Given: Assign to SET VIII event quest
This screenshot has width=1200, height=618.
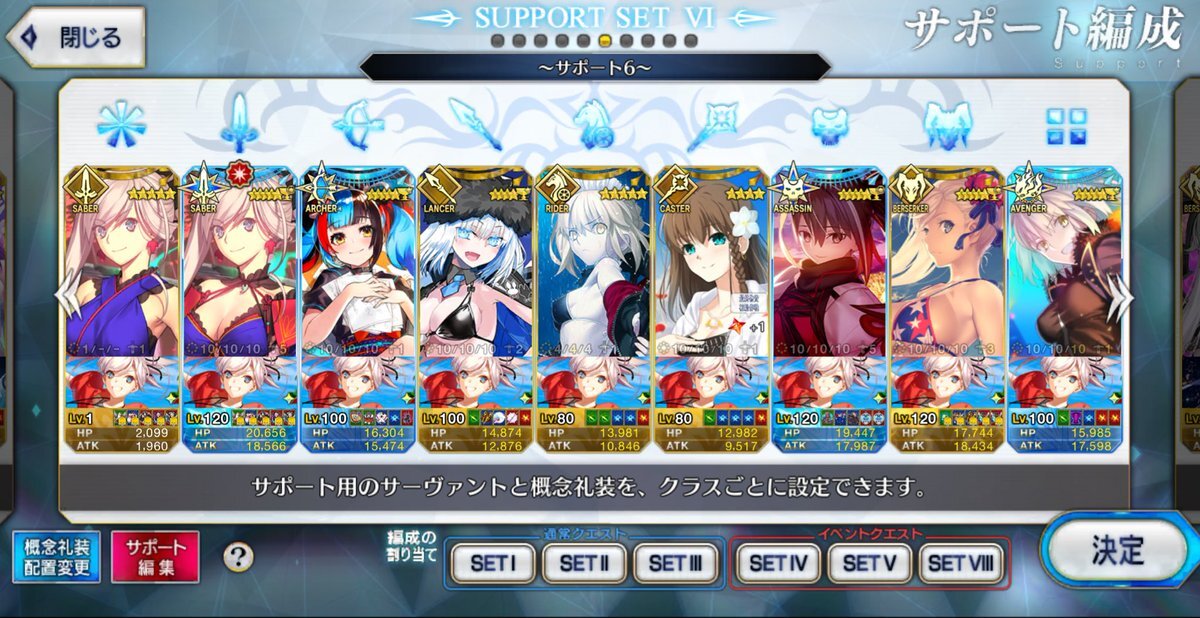Looking at the screenshot, I should [959, 563].
